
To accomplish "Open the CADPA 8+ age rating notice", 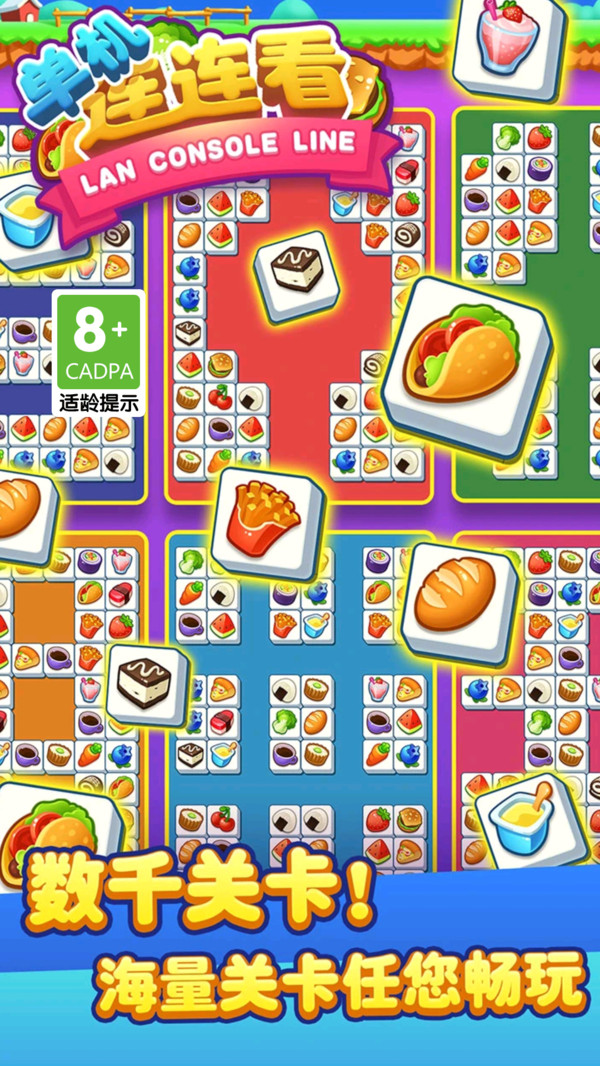I will pyautogui.click(x=98, y=354).
